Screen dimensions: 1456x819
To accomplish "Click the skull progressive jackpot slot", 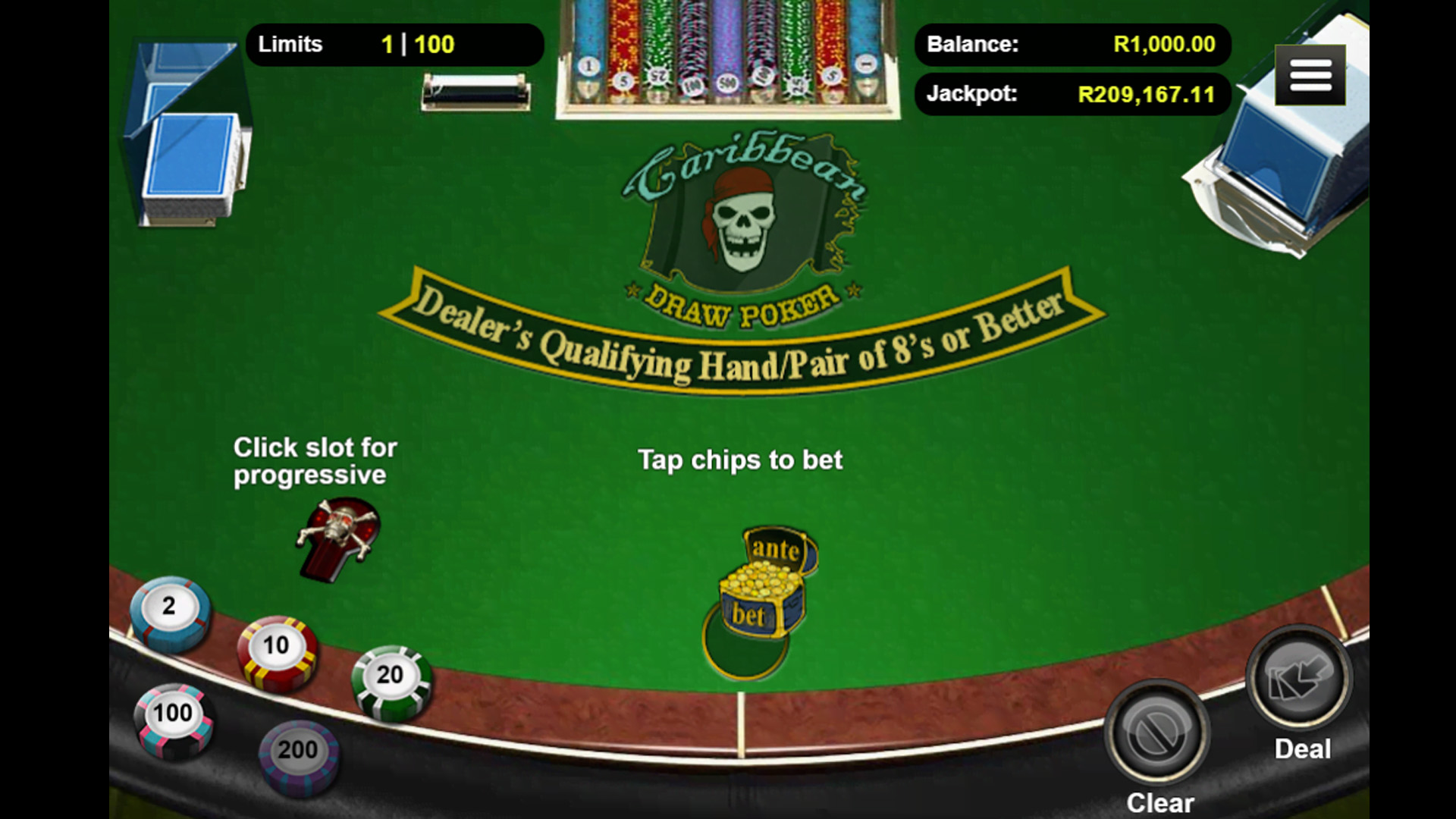I will [x=338, y=537].
